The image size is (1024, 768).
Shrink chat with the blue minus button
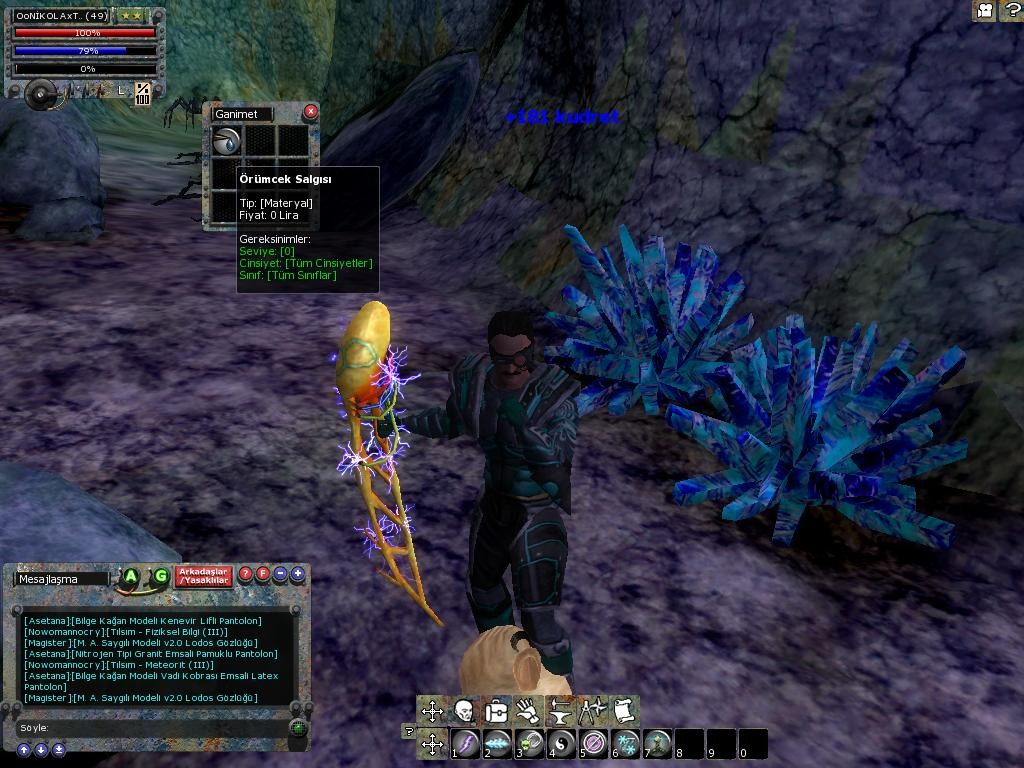point(280,574)
